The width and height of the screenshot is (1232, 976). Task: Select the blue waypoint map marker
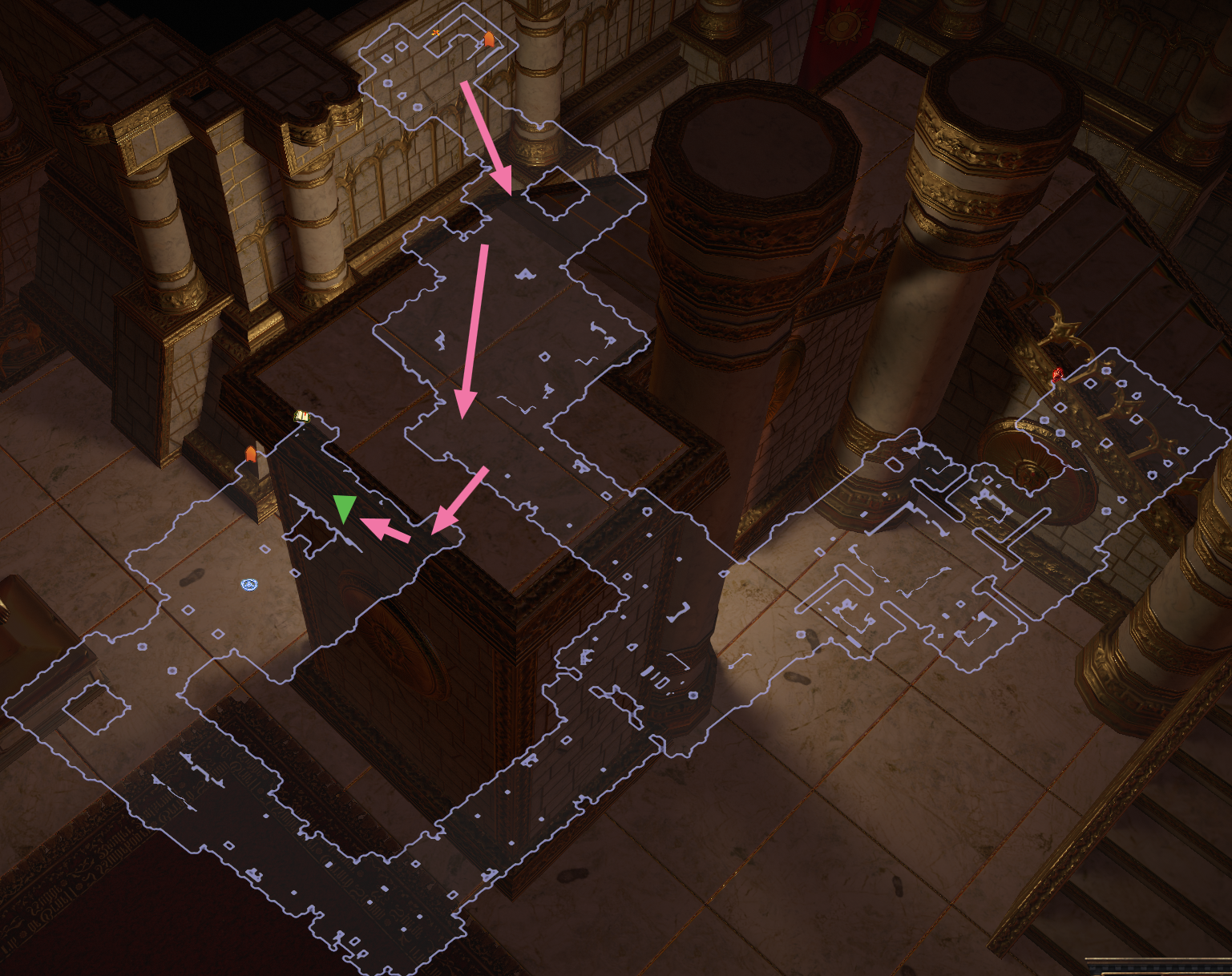(x=249, y=585)
